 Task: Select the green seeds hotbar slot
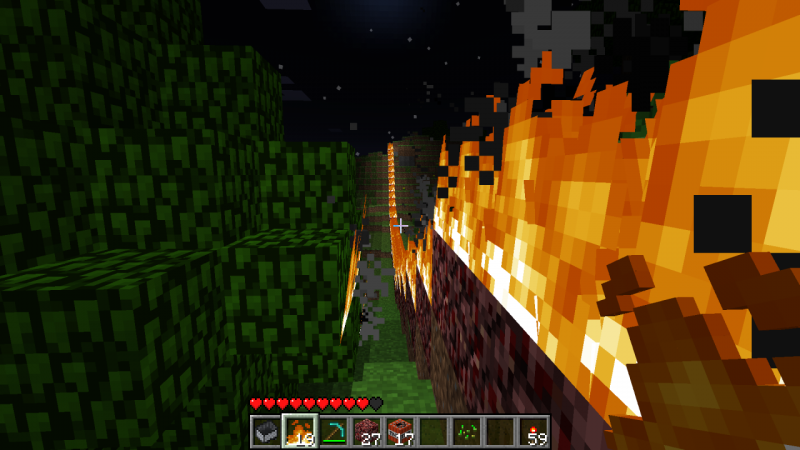467,432
